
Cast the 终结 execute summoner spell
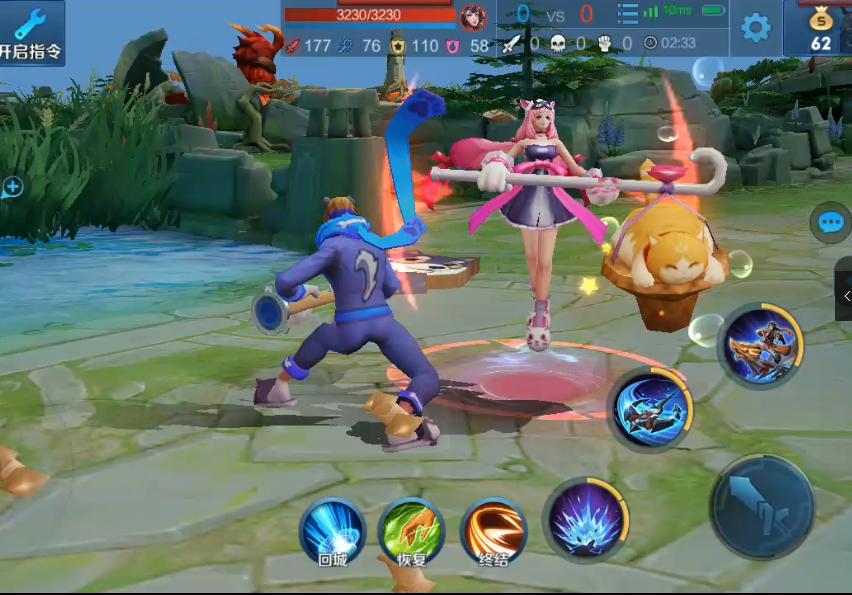pos(493,532)
